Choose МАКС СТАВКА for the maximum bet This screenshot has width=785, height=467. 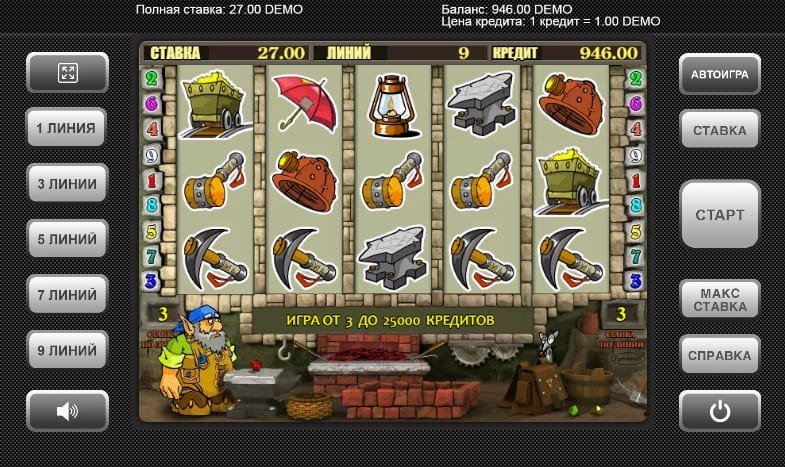coord(719,299)
